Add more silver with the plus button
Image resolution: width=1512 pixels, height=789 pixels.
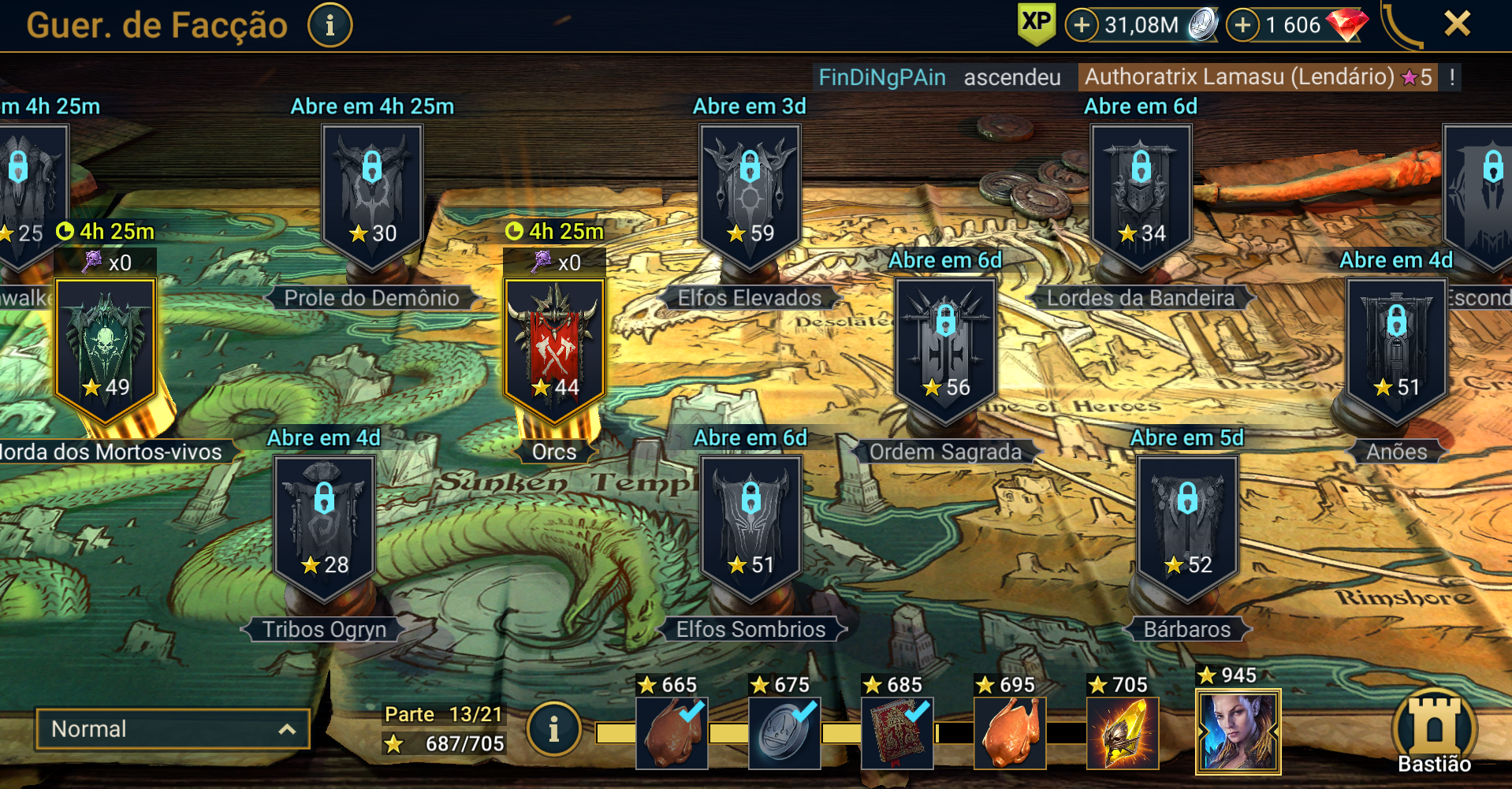(x=1082, y=25)
